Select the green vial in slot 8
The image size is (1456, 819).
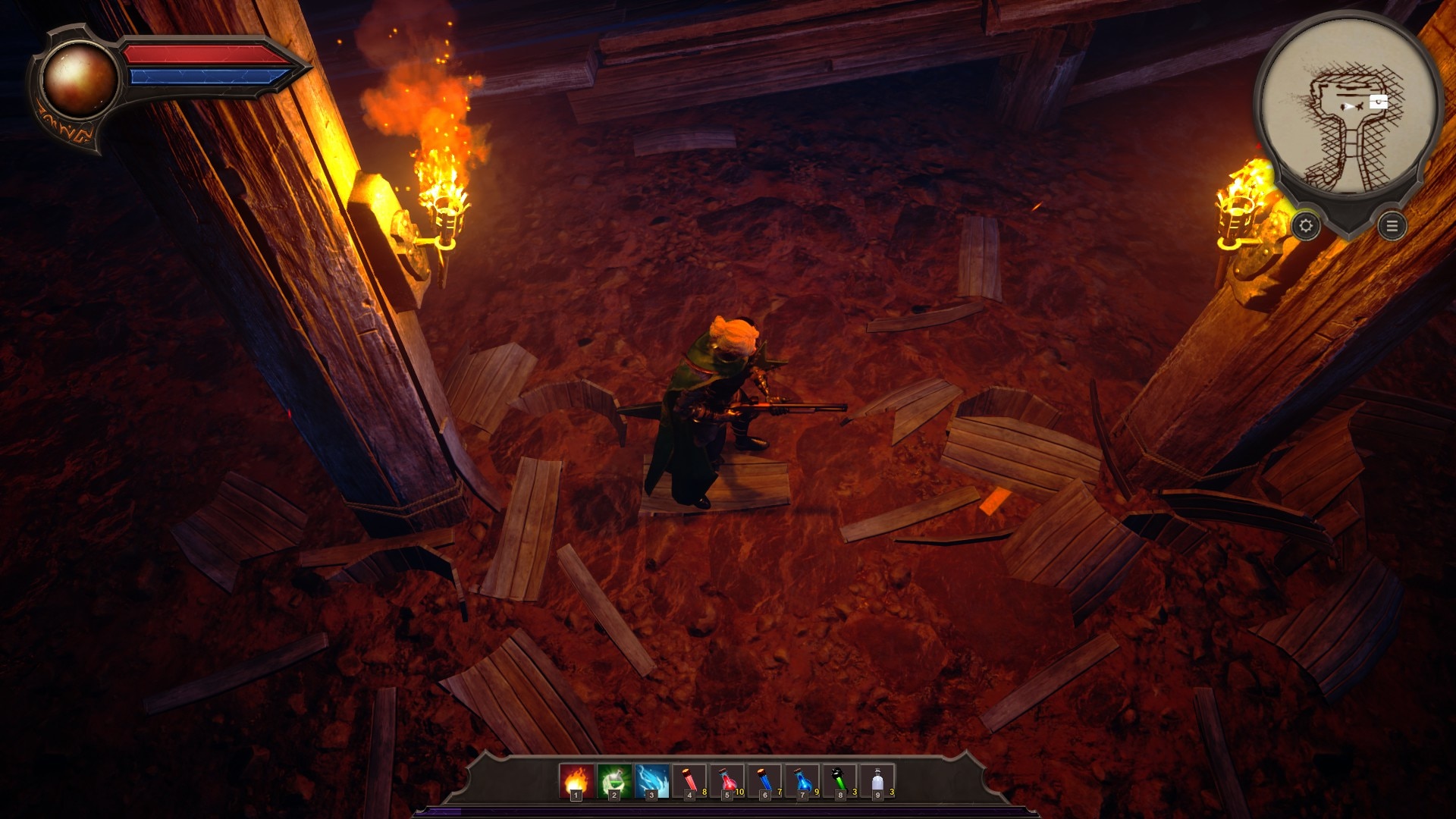[x=839, y=781]
